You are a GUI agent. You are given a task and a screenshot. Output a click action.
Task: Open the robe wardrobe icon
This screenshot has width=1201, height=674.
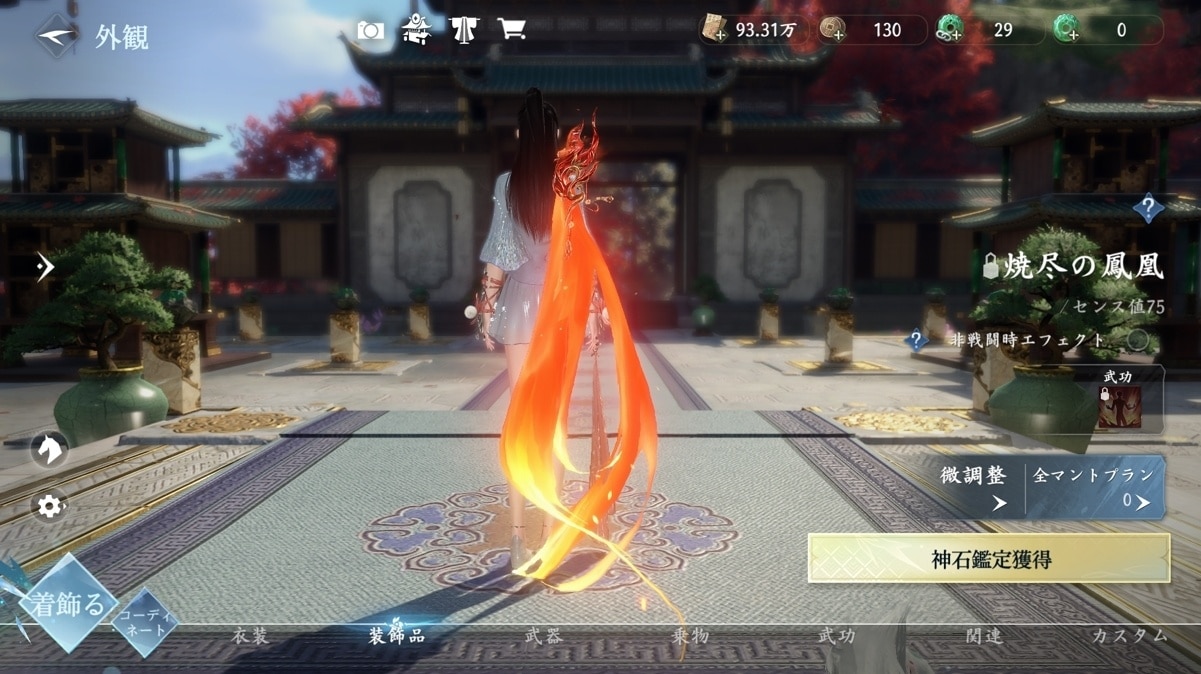464,31
